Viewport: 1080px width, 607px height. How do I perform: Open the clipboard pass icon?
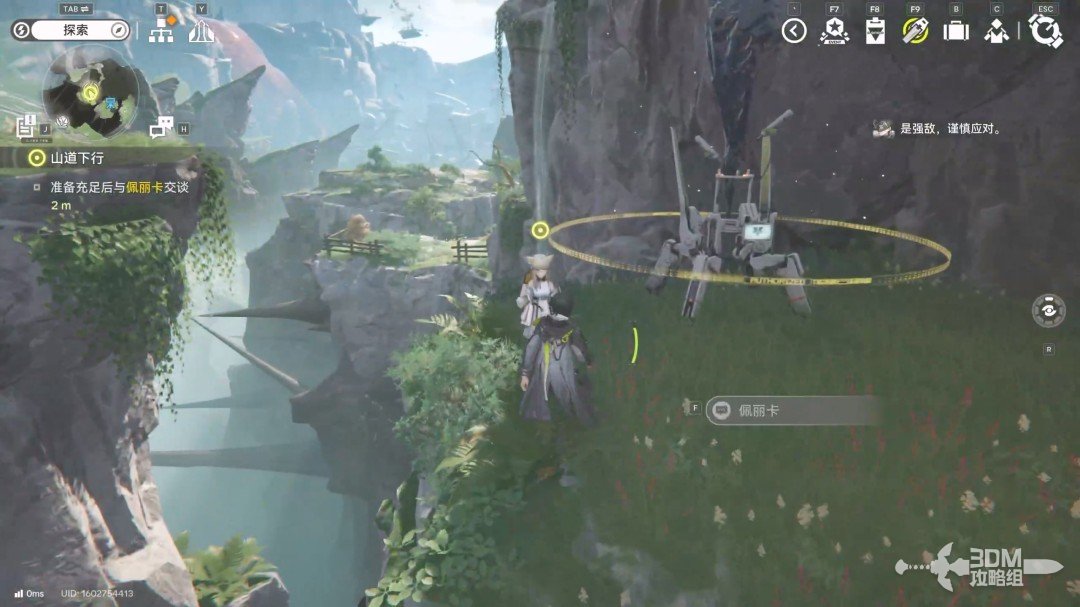[x=875, y=31]
